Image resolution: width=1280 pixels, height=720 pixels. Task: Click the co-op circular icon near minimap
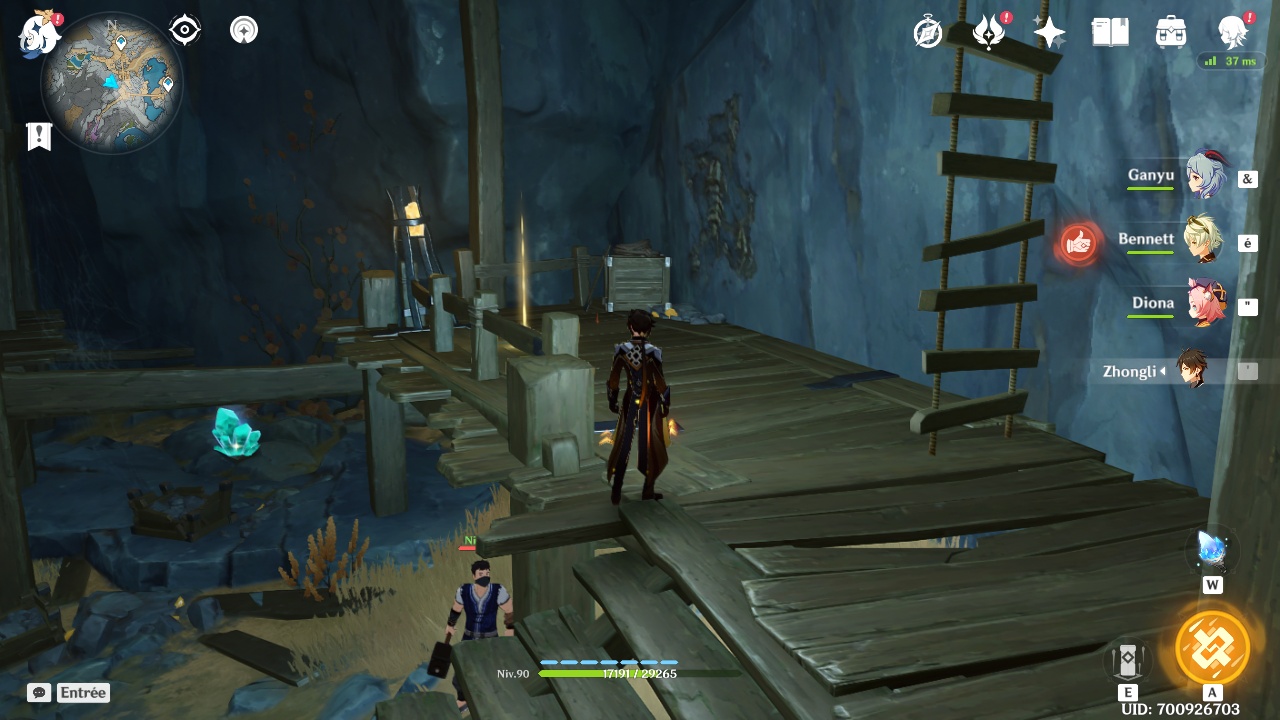(x=244, y=30)
